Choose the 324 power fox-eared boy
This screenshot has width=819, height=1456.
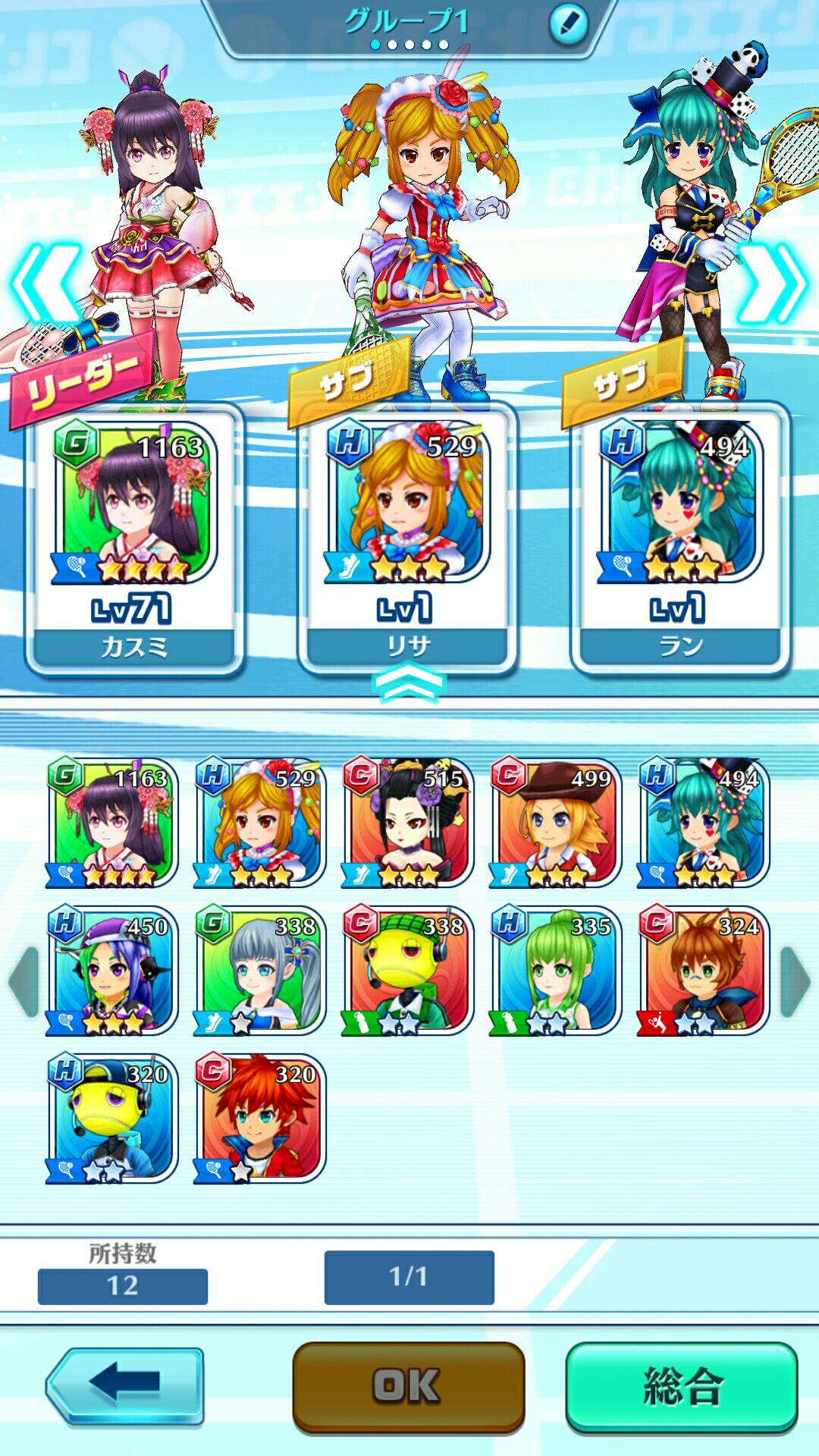click(703, 971)
